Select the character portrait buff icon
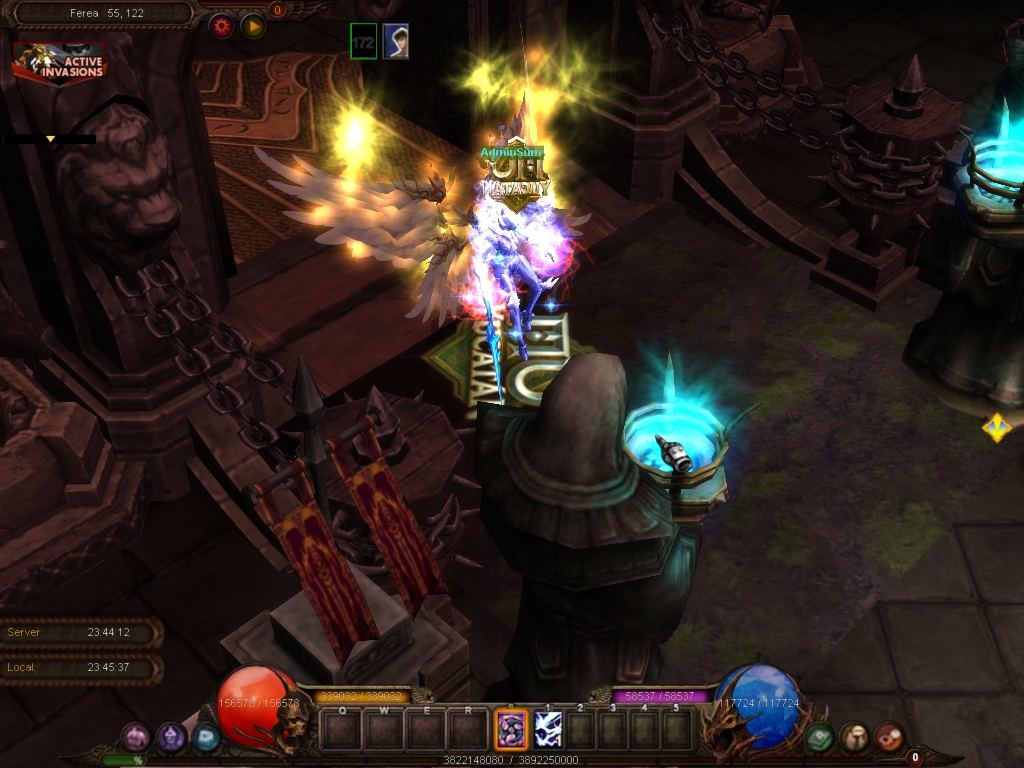 pos(395,41)
